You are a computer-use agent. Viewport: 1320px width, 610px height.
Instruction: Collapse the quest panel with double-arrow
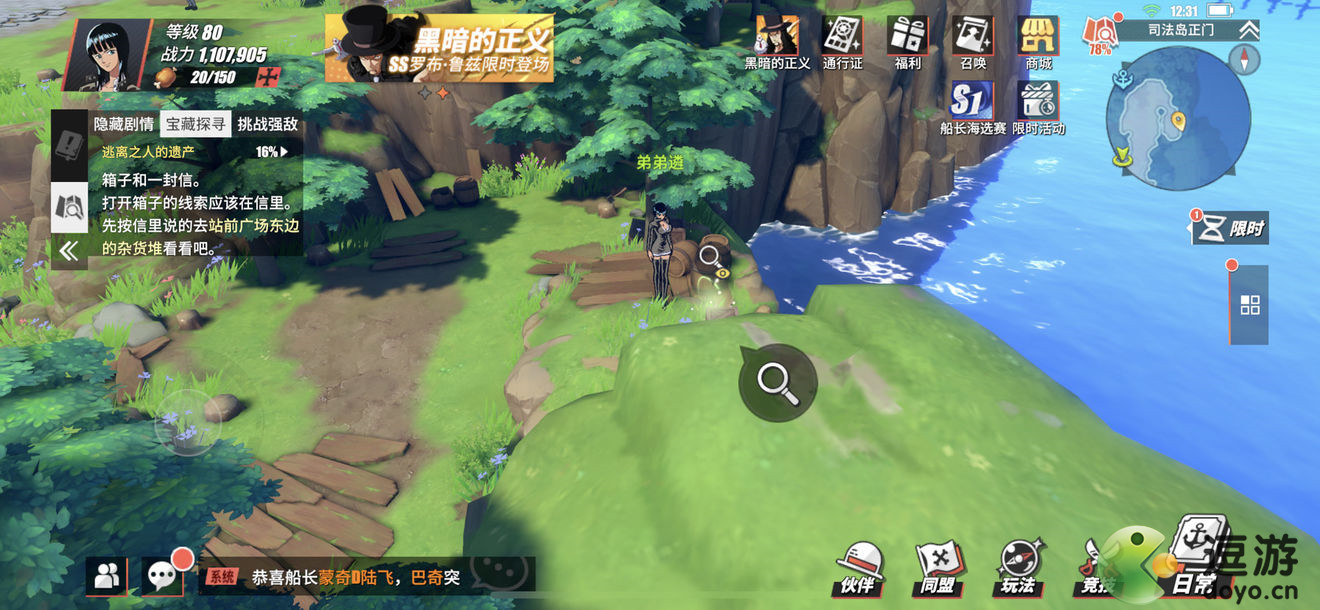(68, 251)
